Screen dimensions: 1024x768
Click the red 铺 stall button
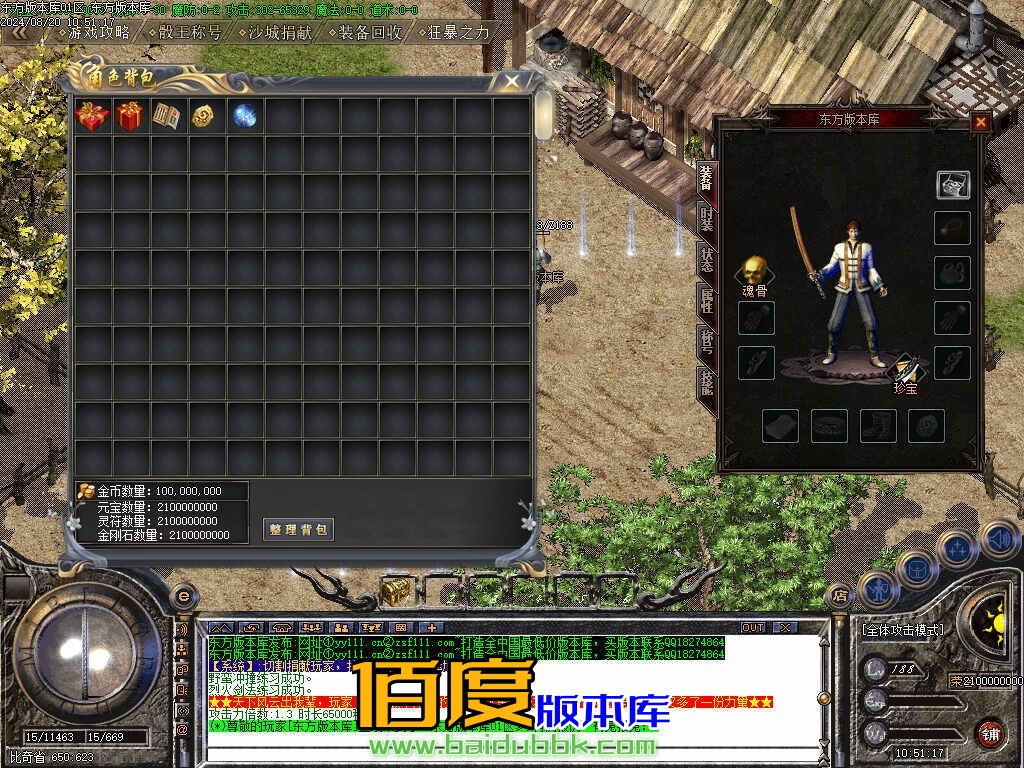pyautogui.click(x=990, y=732)
